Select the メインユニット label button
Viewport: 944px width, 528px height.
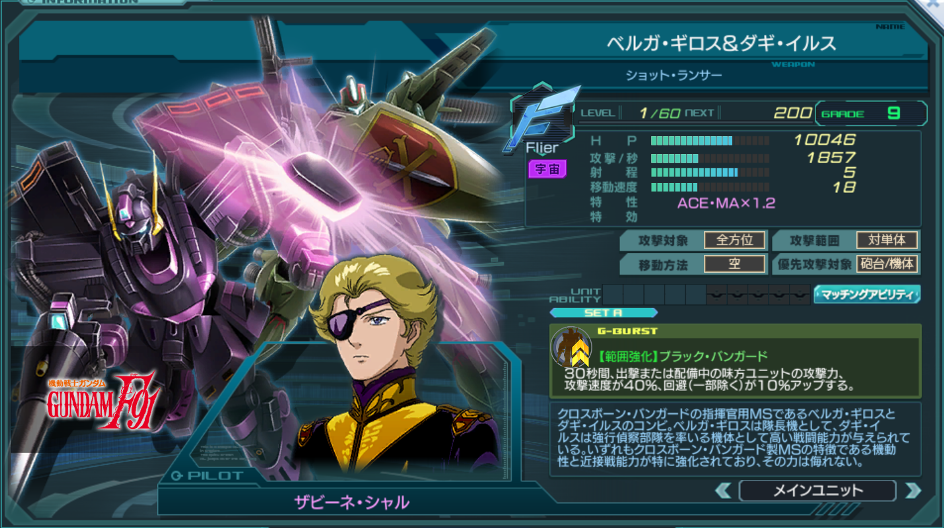point(817,490)
